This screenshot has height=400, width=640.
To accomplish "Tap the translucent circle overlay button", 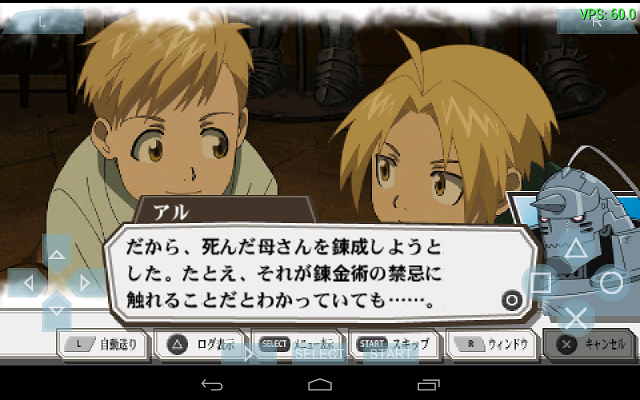I will click(611, 282).
